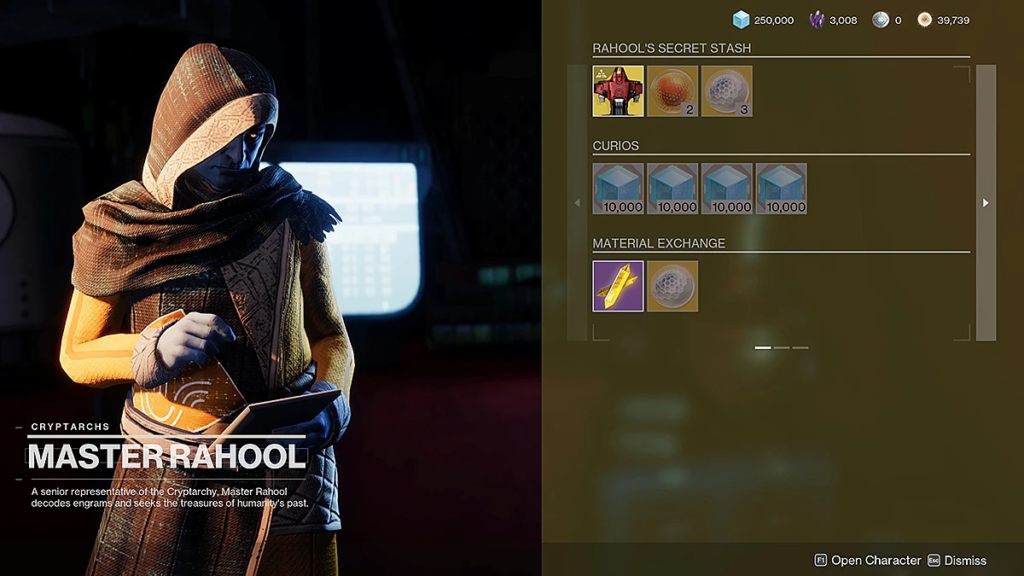The width and height of the screenshot is (1024, 576).
Task: Pick the gray engram in Rahool's Secret Stash
Action: (727, 92)
